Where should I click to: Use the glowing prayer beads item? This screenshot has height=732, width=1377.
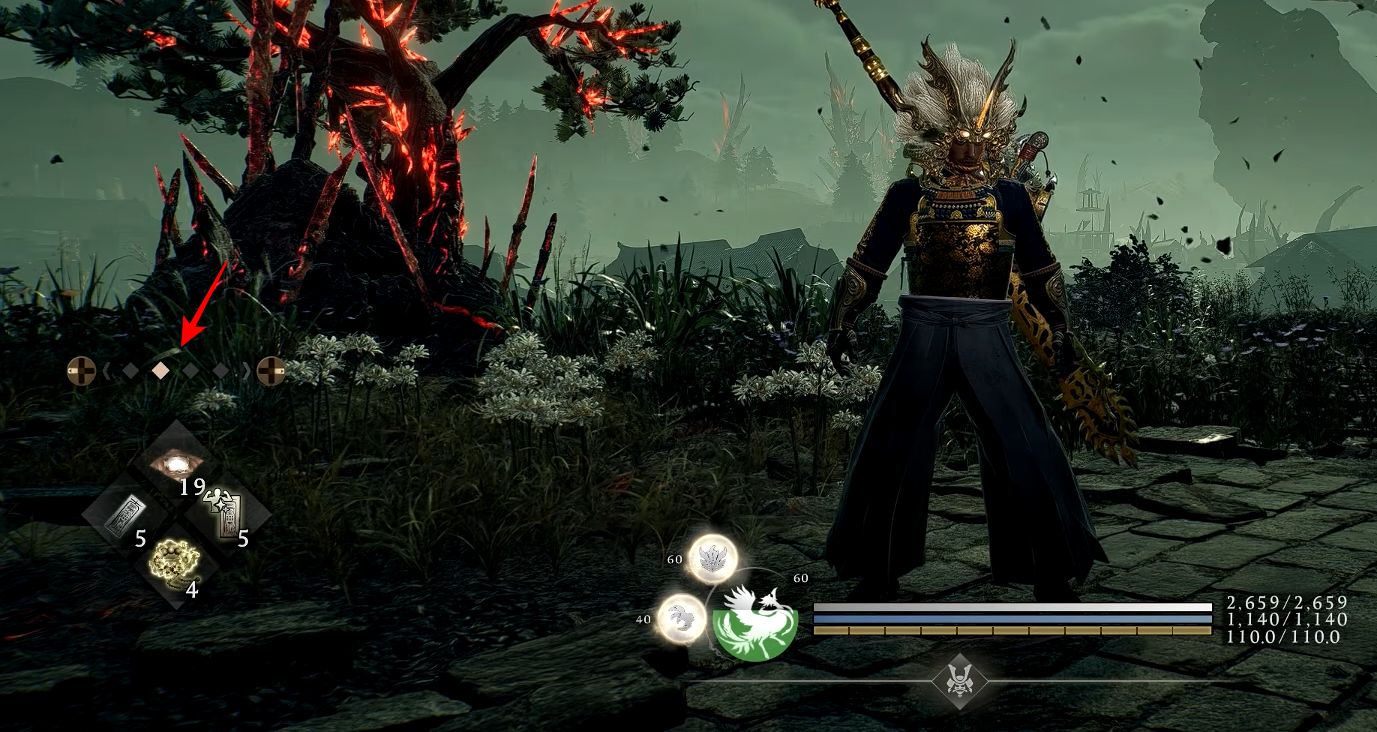click(176, 562)
